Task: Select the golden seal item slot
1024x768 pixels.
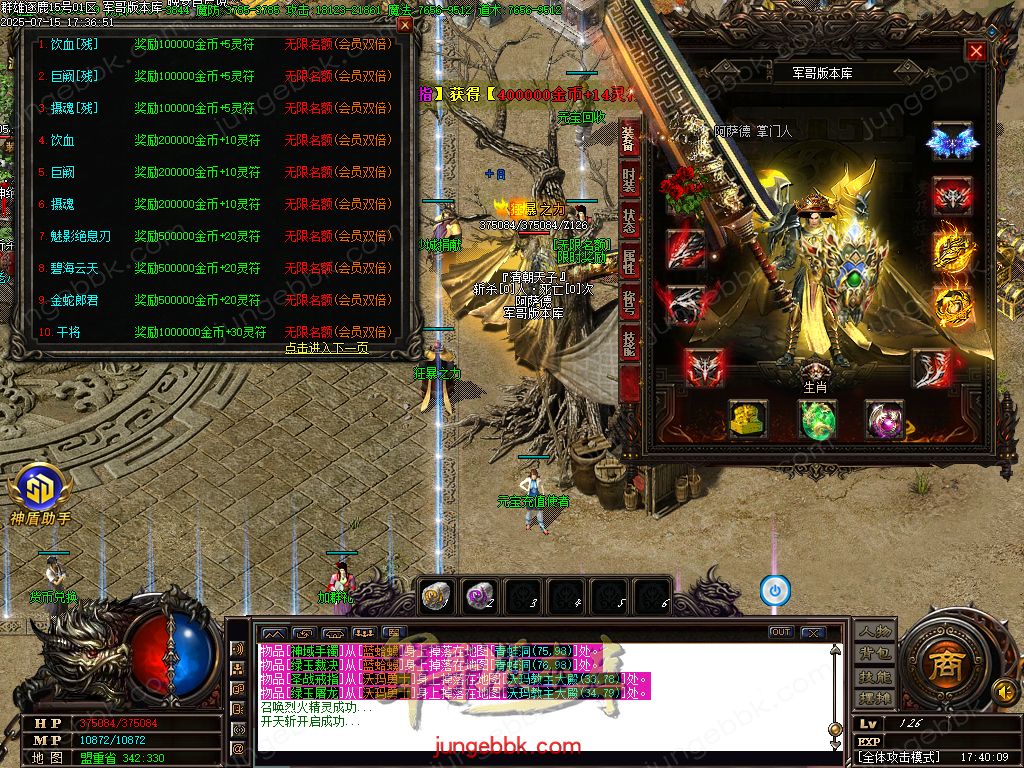Action: [x=747, y=419]
